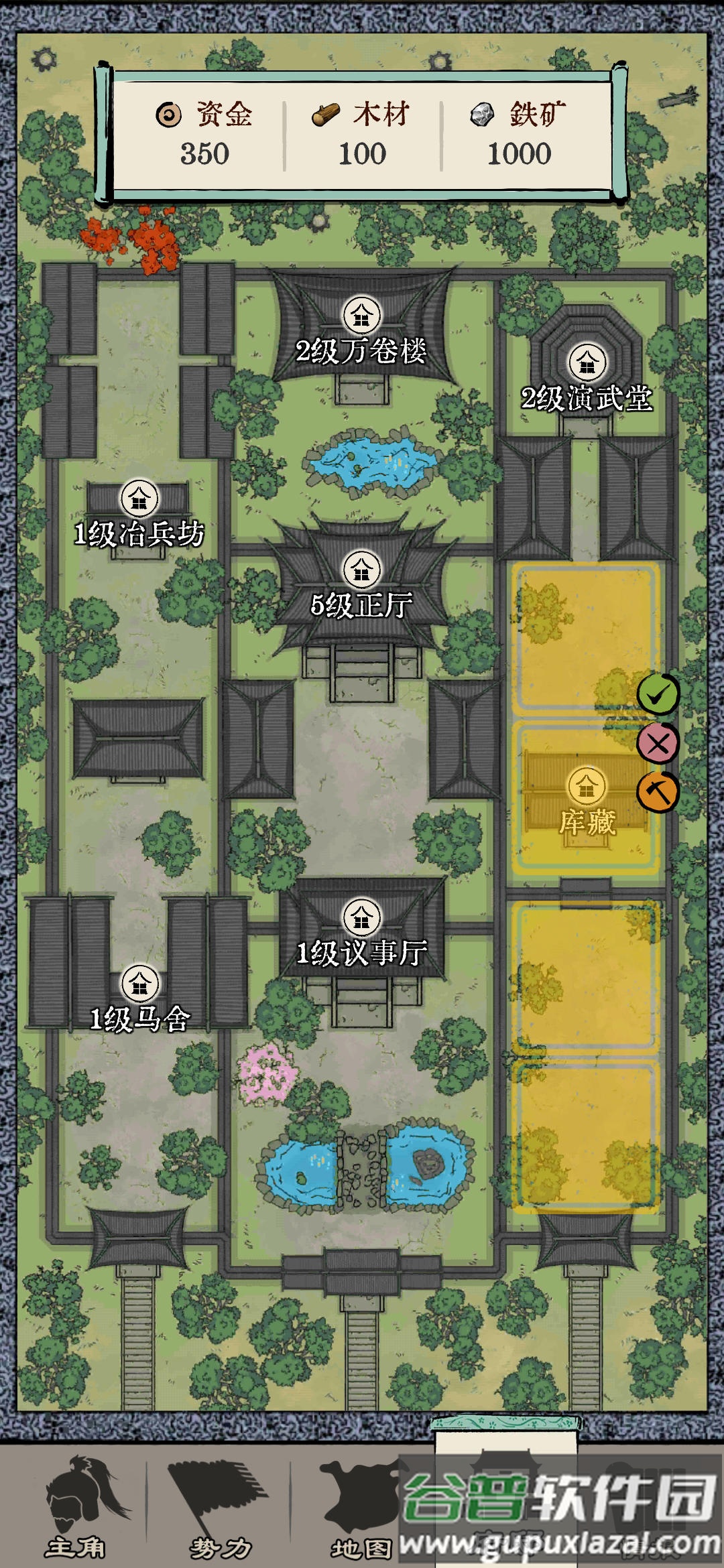Select the 库藏 treasury building marker
Screen dimensions: 724x1568
587,787
